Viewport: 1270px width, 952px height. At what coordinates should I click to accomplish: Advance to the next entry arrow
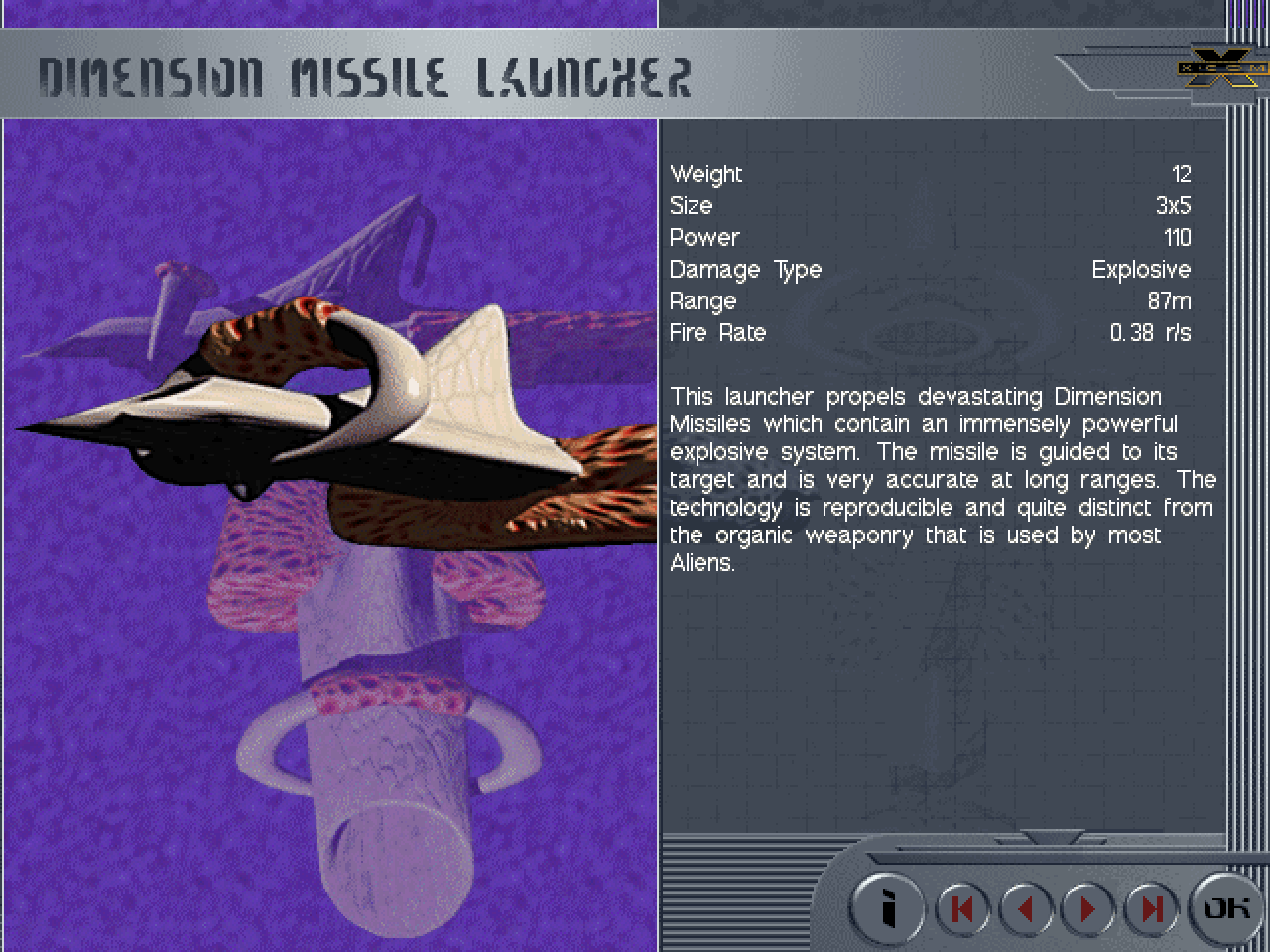1088,908
